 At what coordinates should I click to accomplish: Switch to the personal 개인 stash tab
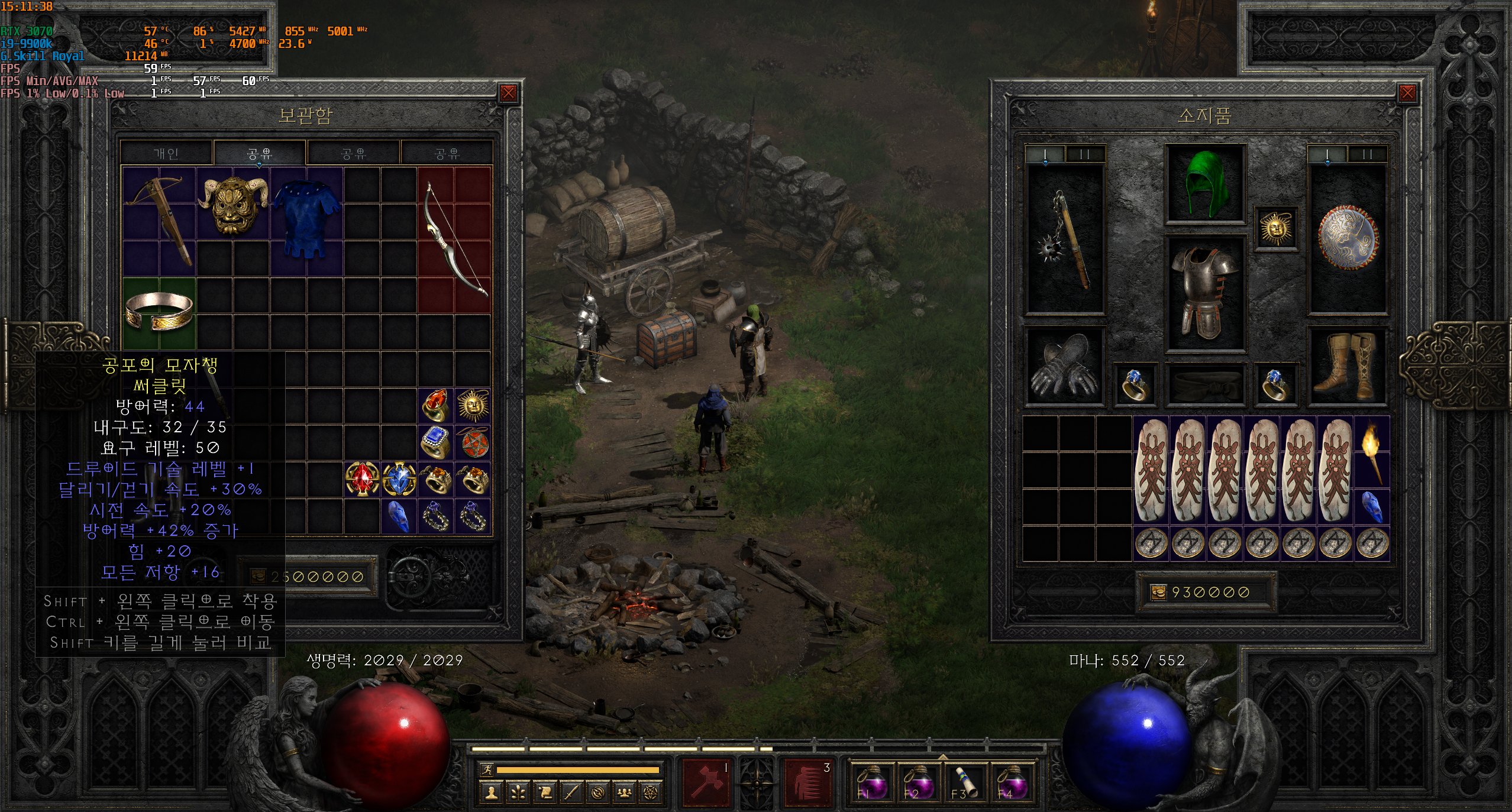click(166, 153)
